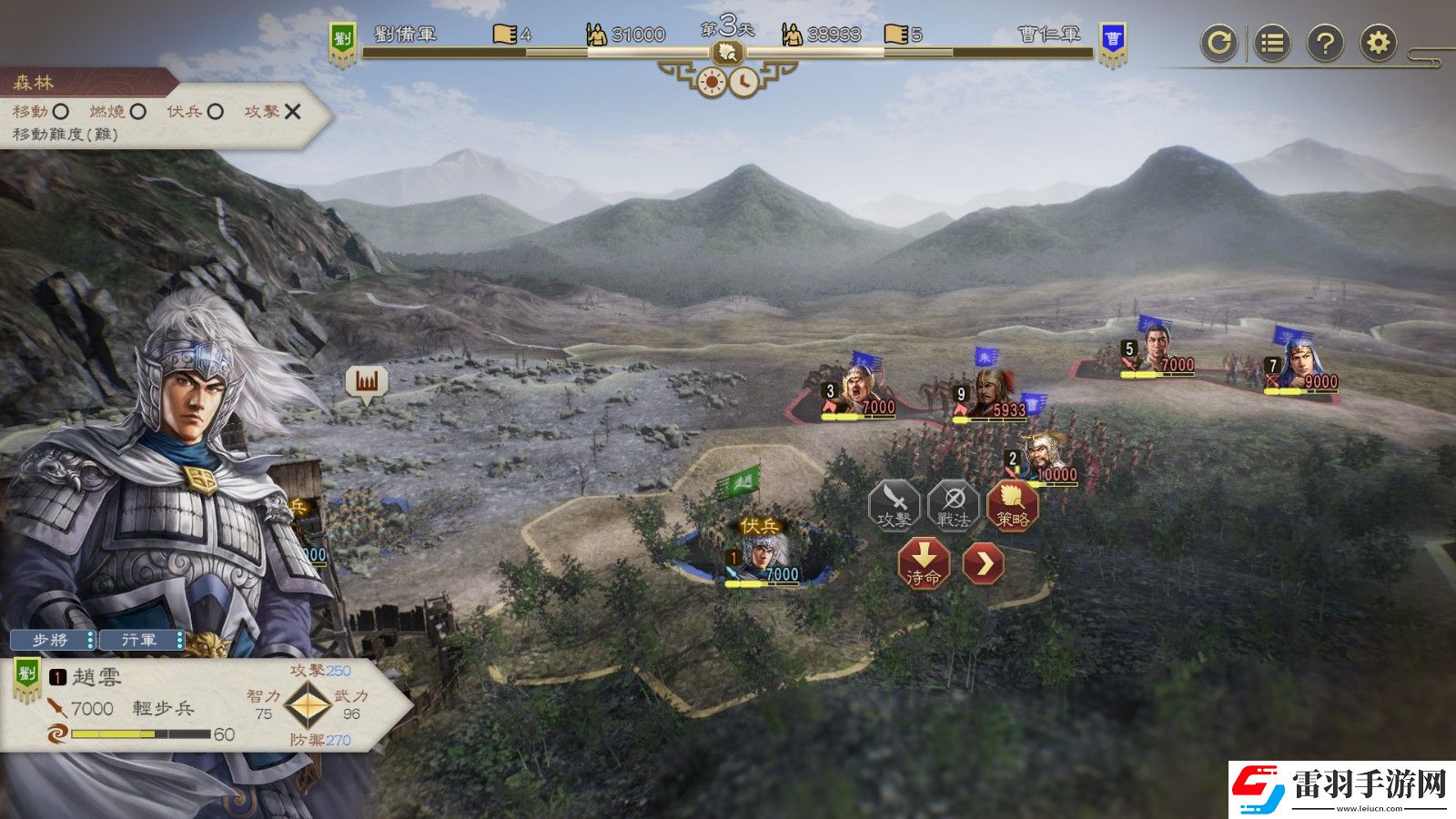
Task: Select the 攻擊 attack command
Action: coord(894,504)
